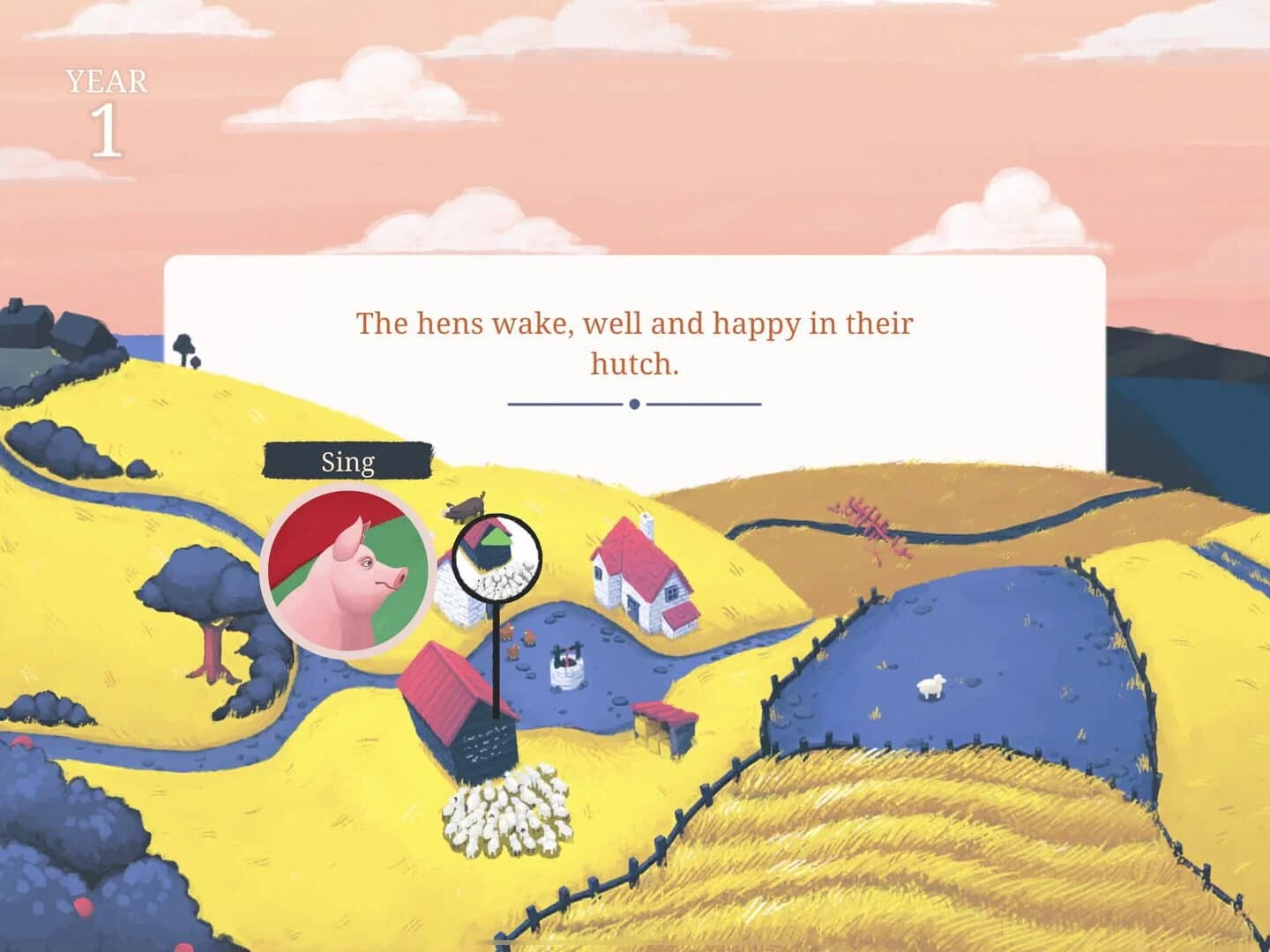1270x952 pixels.
Task: Expand the hen hutch inside the magnifier
Action: pos(490,547)
